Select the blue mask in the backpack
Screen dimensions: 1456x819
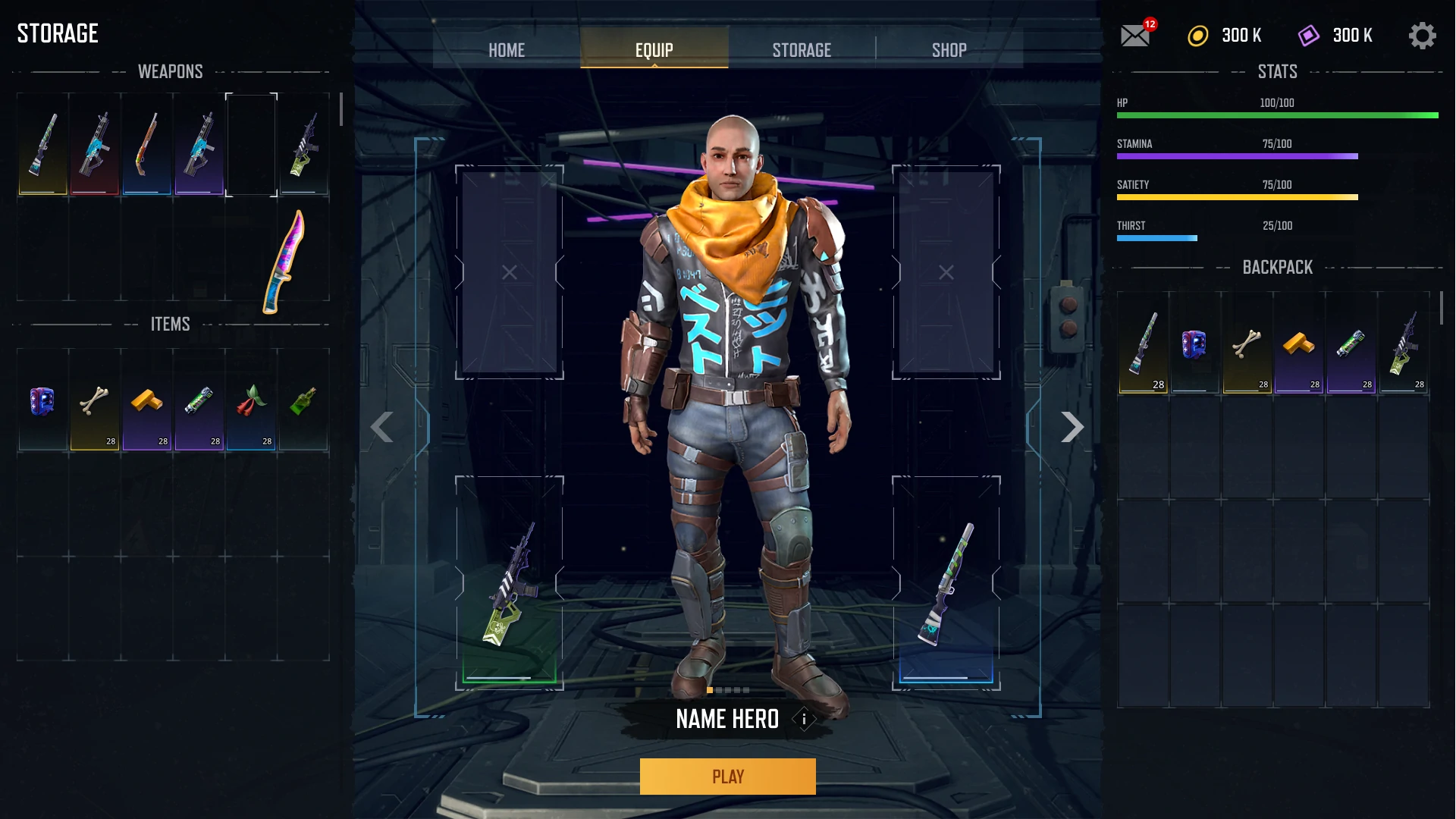tap(1194, 344)
